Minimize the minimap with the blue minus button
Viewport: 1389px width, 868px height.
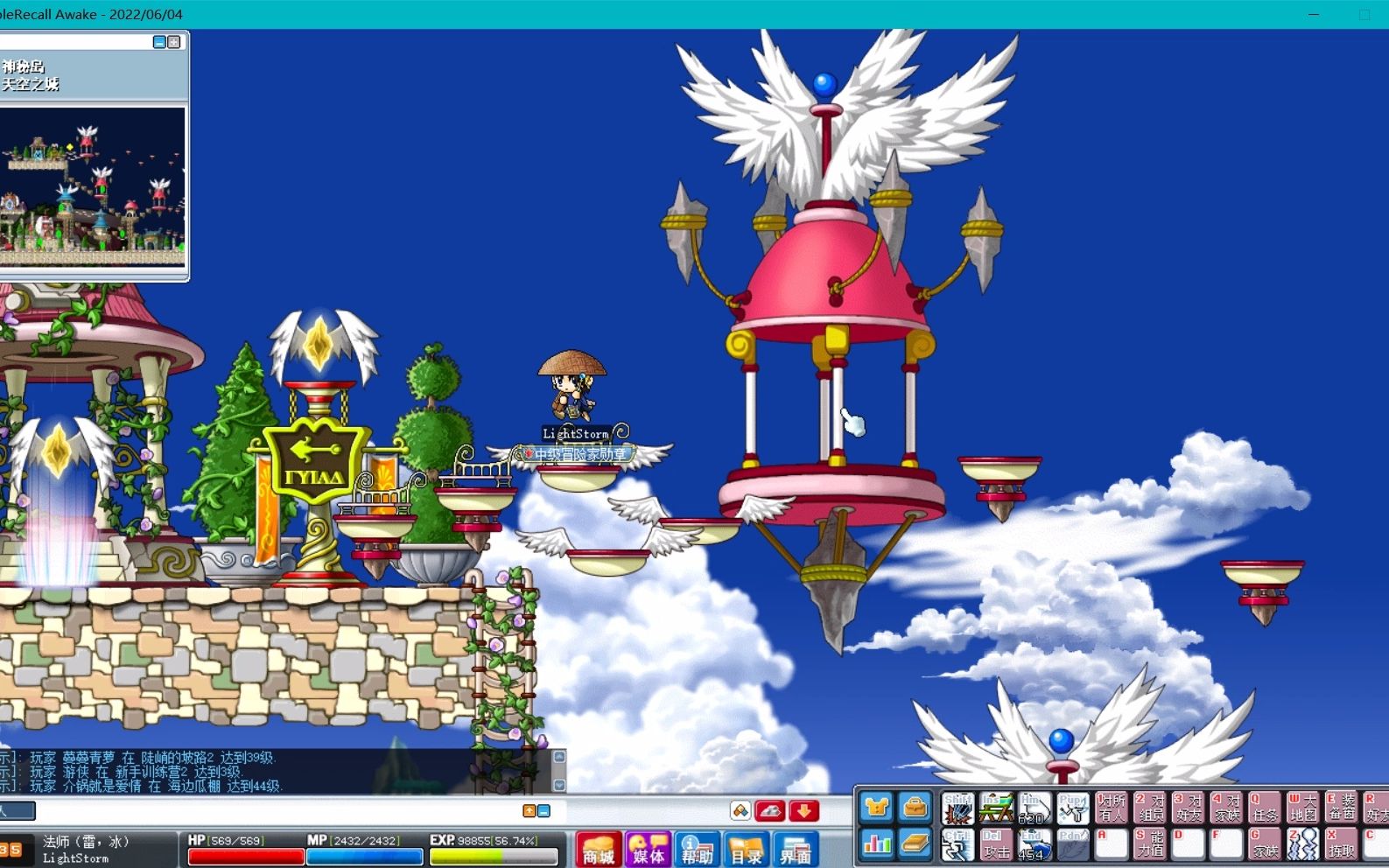pos(159,42)
